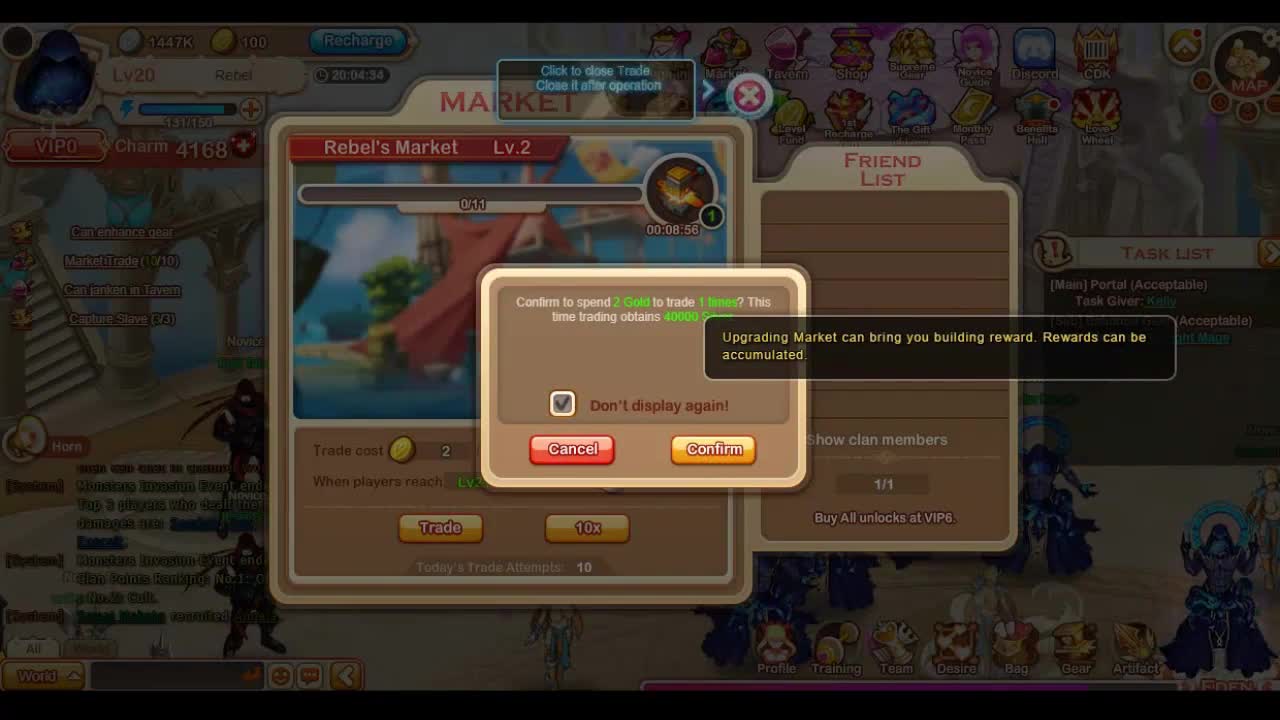Open the world Map
This screenshot has width=1280, height=720.
[1246, 65]
